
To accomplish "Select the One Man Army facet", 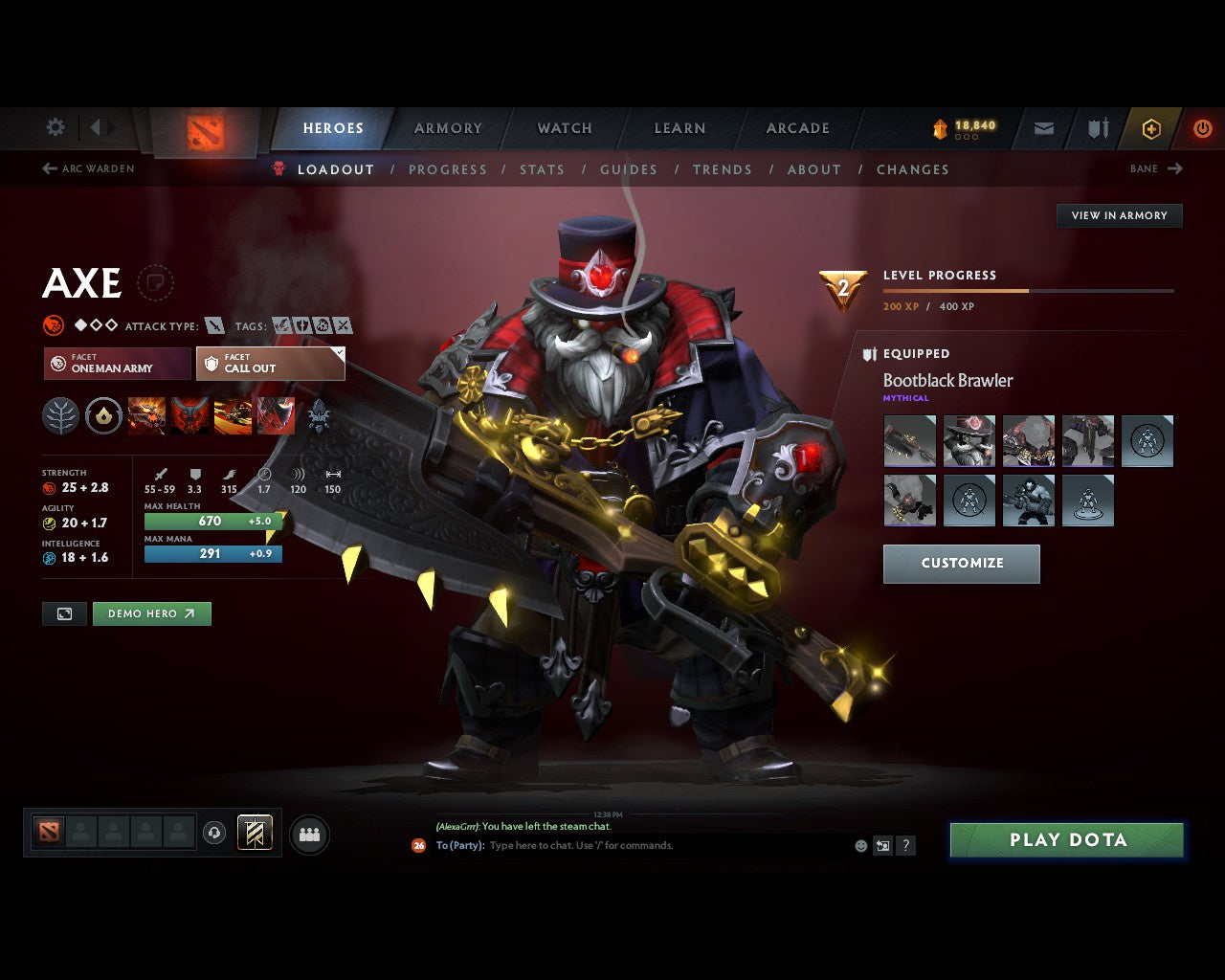I will (x=116, y=364).
